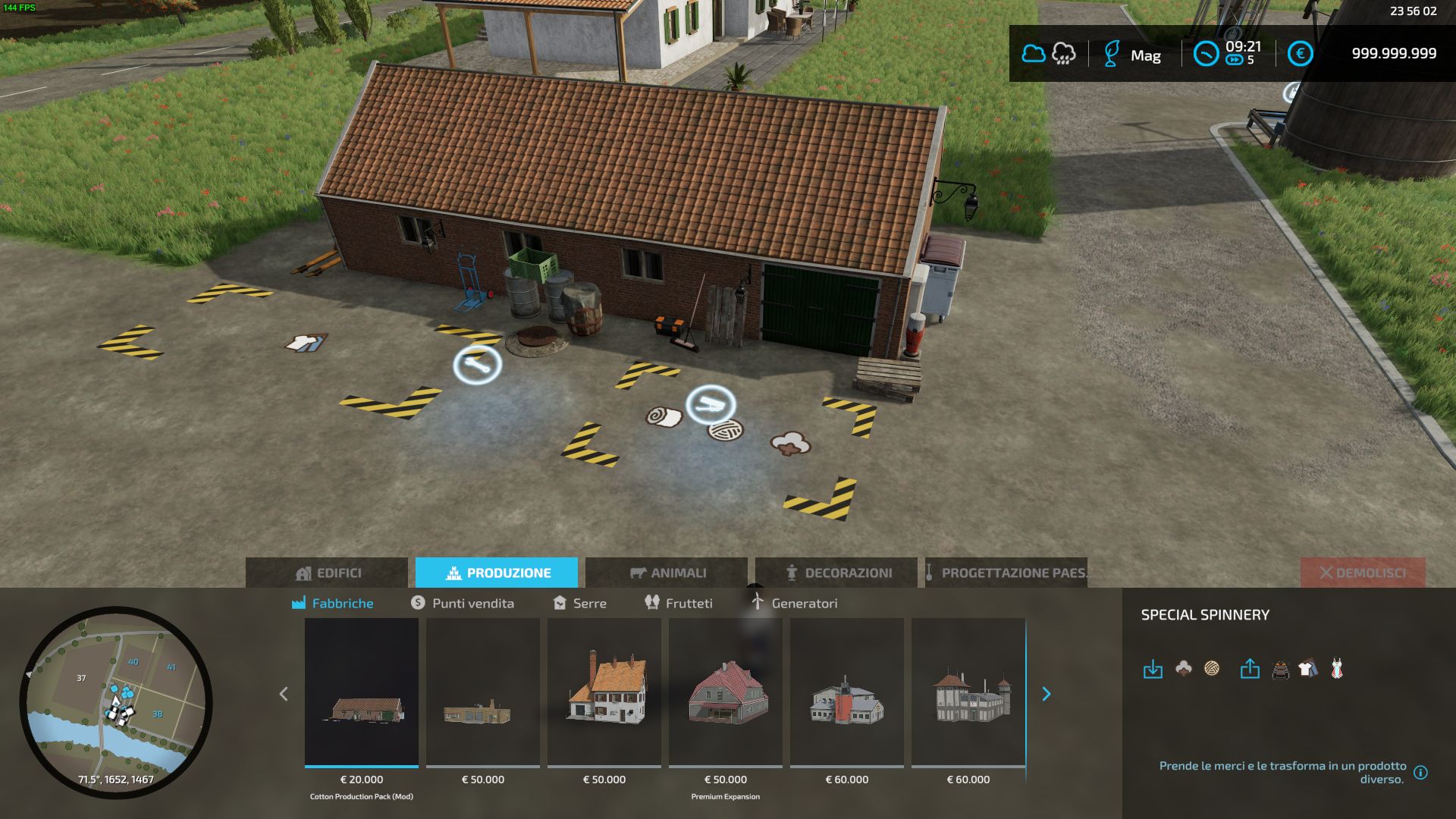
Task: Click the input goods icon in Special Spinnery panel
Action: pyautogui.click(x=1153, y=670)
